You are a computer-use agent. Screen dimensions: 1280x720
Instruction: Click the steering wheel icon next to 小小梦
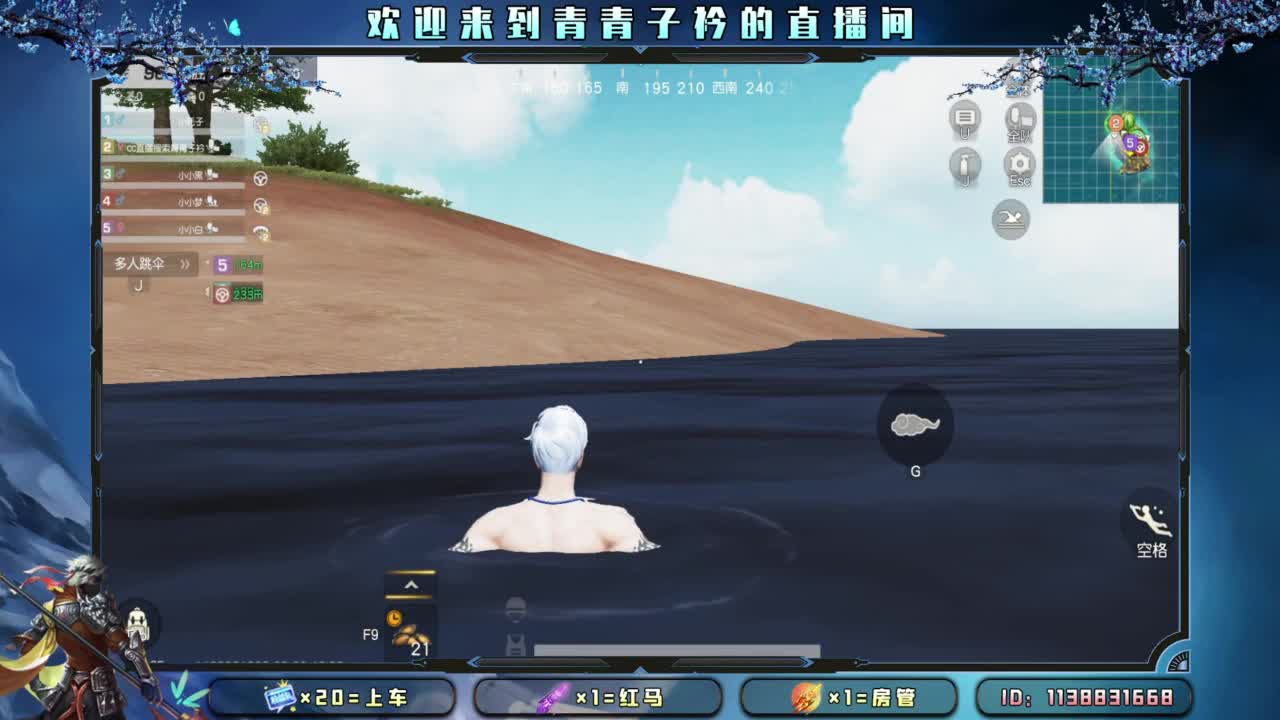point(261,207)
